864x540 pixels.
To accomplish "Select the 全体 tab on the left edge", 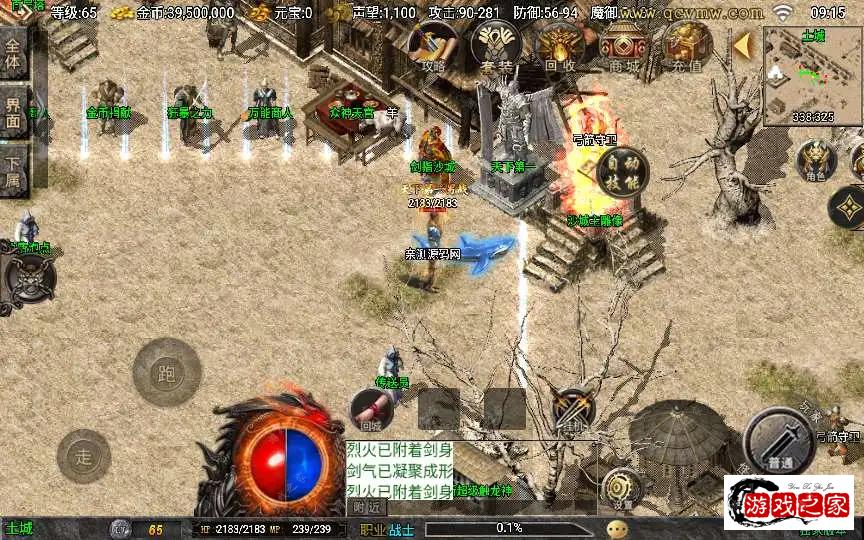I will pyautogui.click(x=13, y=53).
